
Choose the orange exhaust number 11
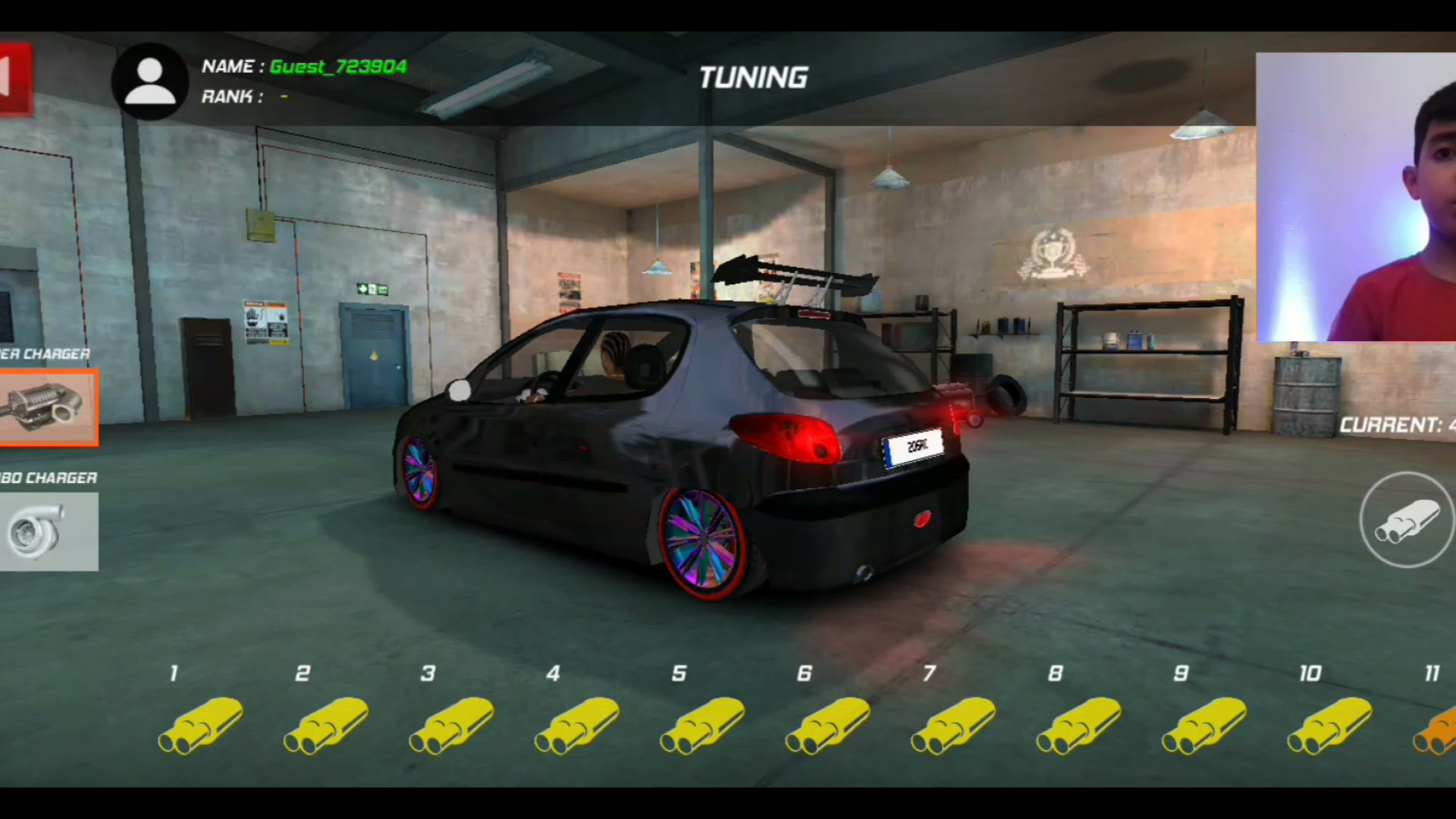(x=1436, y=728)
